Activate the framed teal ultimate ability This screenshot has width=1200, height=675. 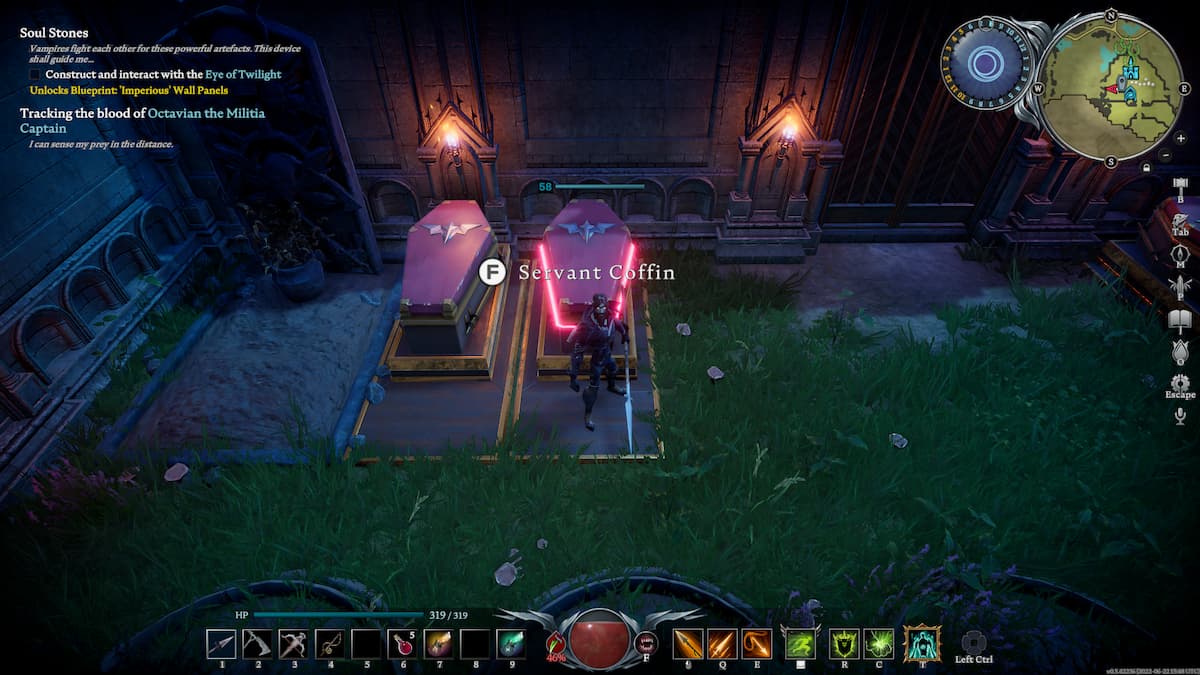921,642
